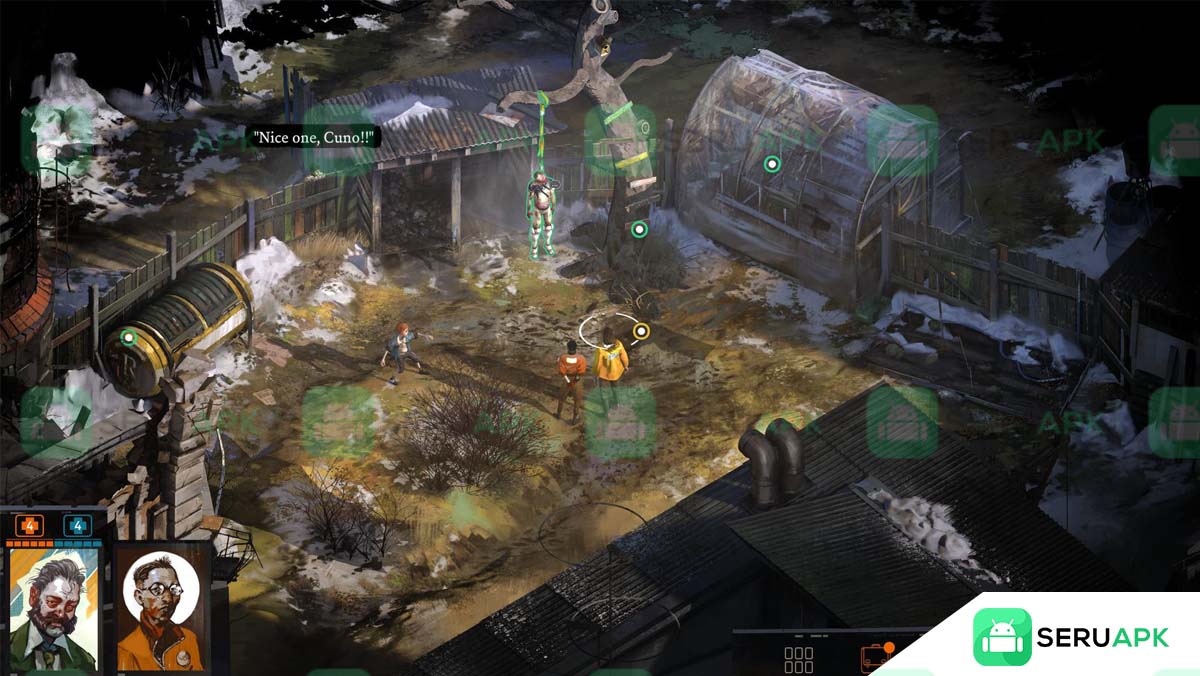Click the green orb on the brass tank

pyautogui.click(x=127, y=337)
